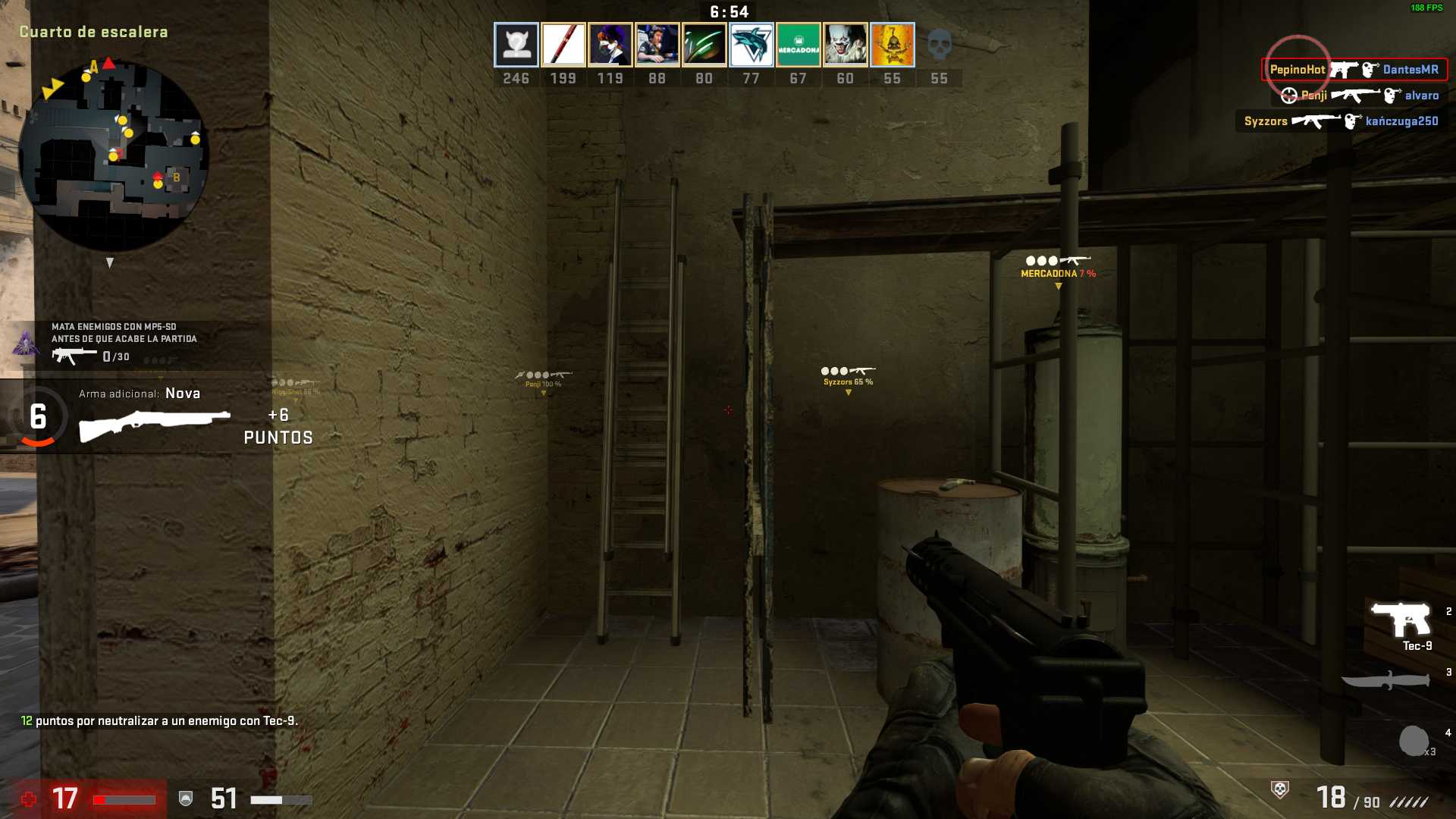The image size is (1456, 819).
Task: Pick the green slash logo avatar
Action: point(704,45)
